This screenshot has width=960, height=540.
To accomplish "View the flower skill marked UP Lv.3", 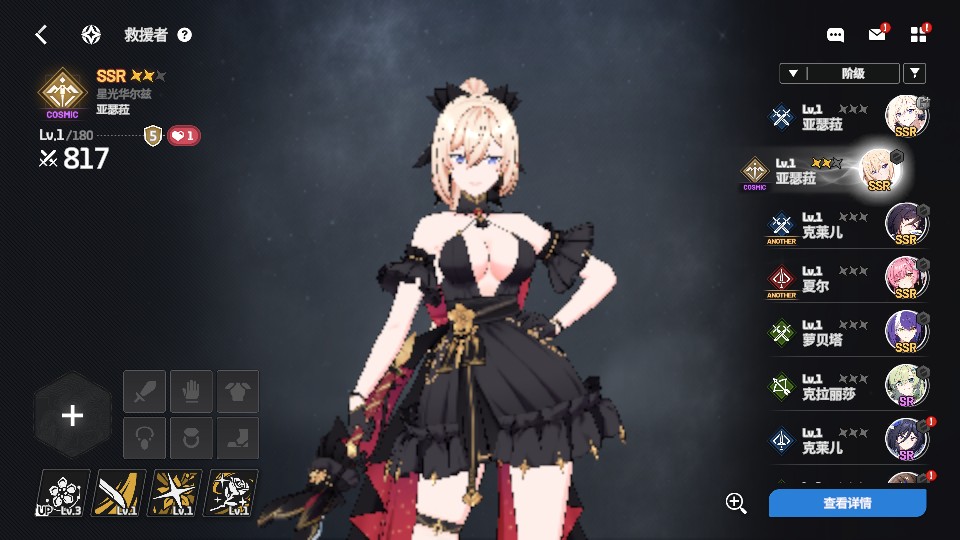I will point(63,493).
